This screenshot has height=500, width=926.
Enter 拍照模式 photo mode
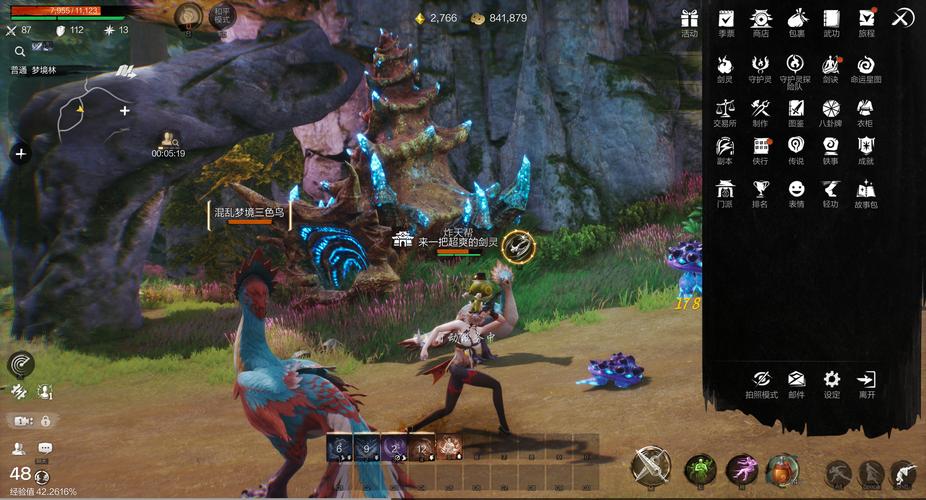tap(761, 380)
